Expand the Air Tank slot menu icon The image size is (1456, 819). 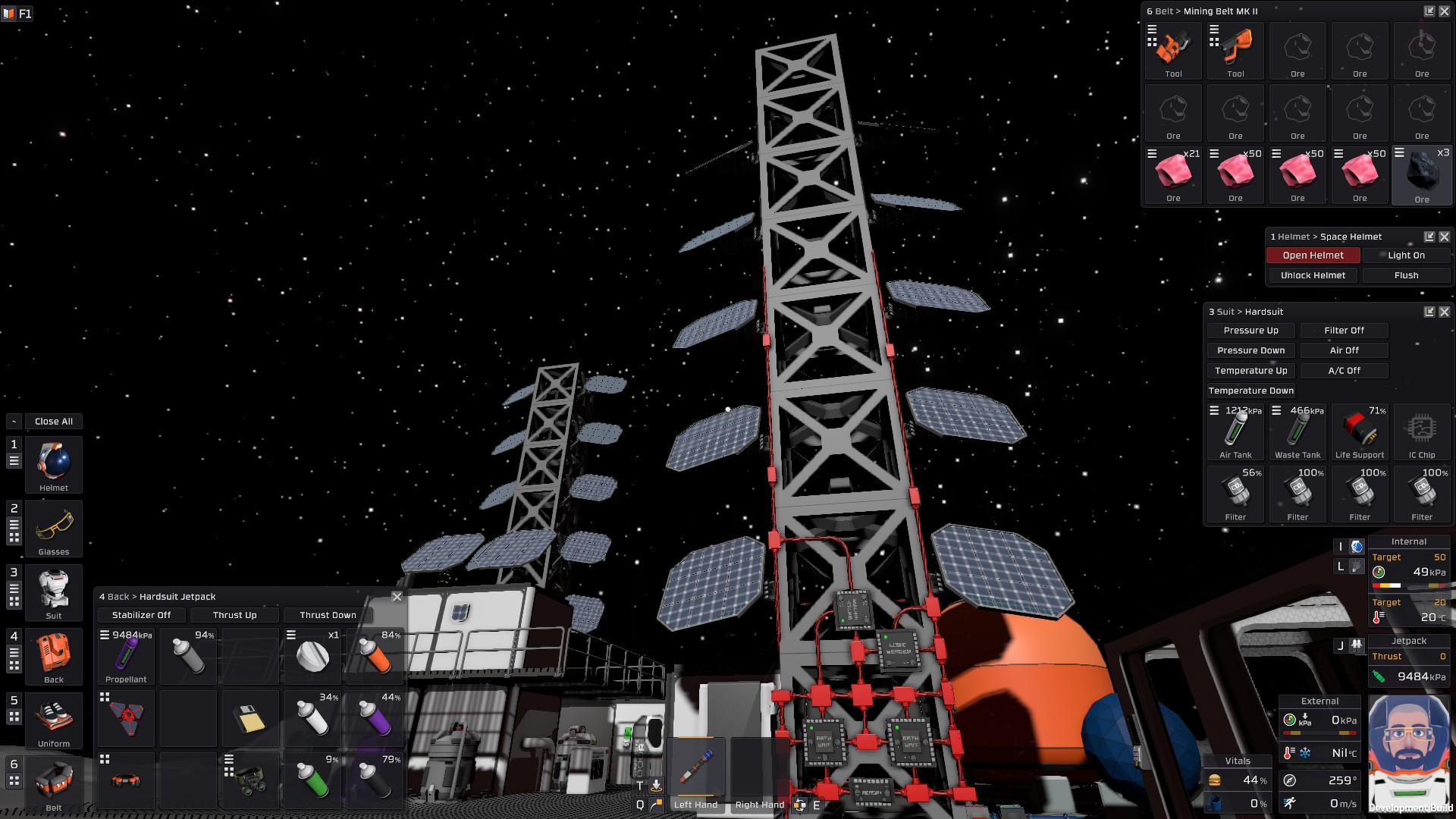tap(1214, 409)
